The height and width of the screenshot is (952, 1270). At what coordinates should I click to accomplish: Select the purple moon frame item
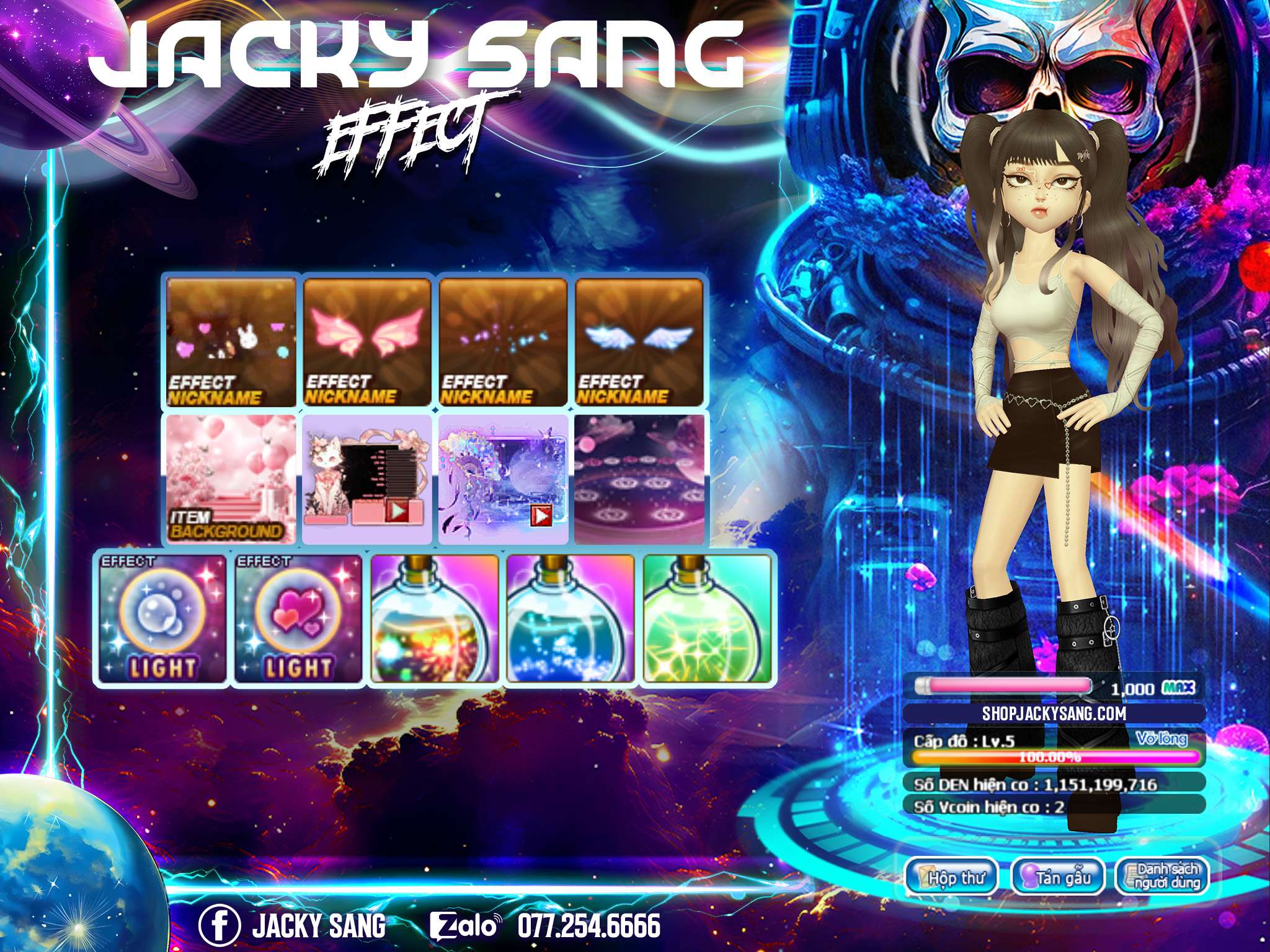503,479
